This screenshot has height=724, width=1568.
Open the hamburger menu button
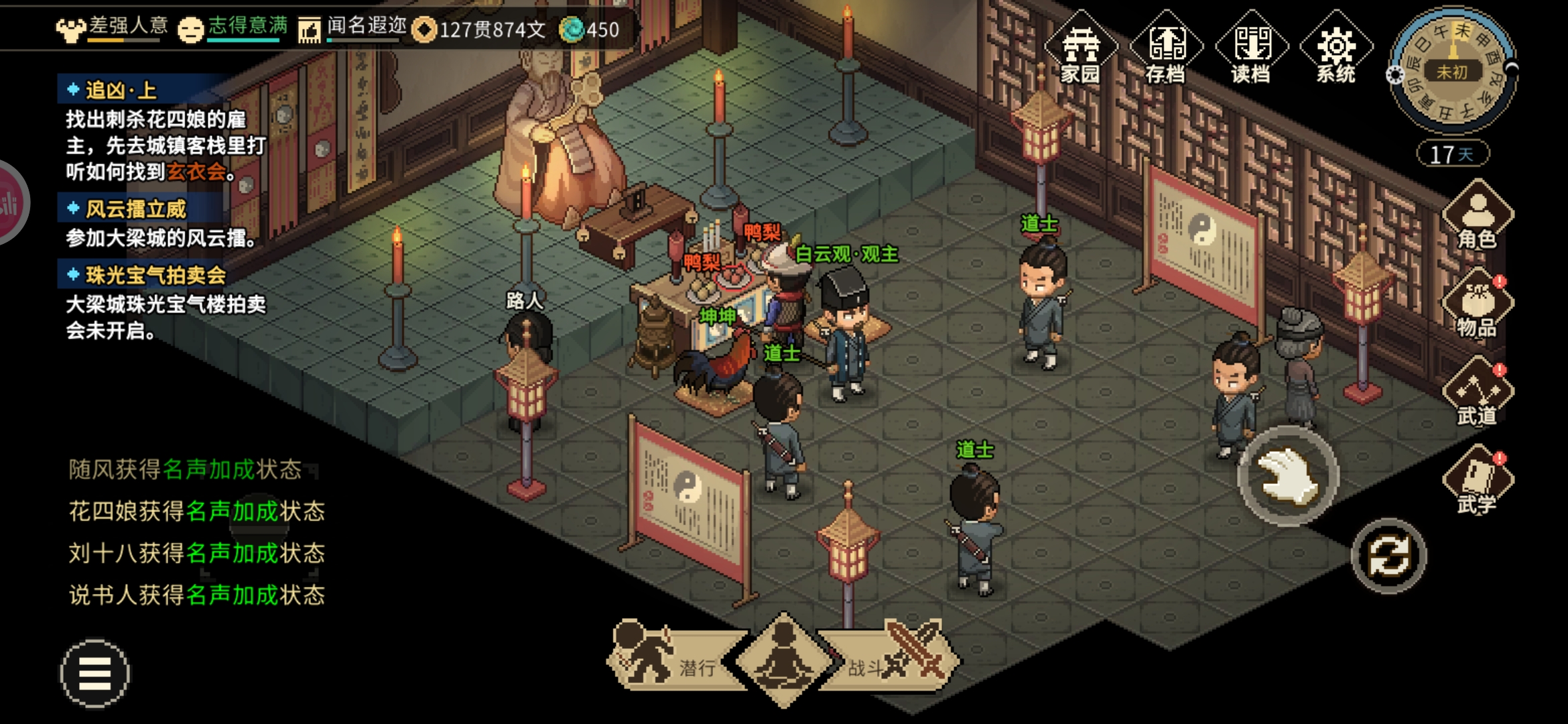[94, 673]
